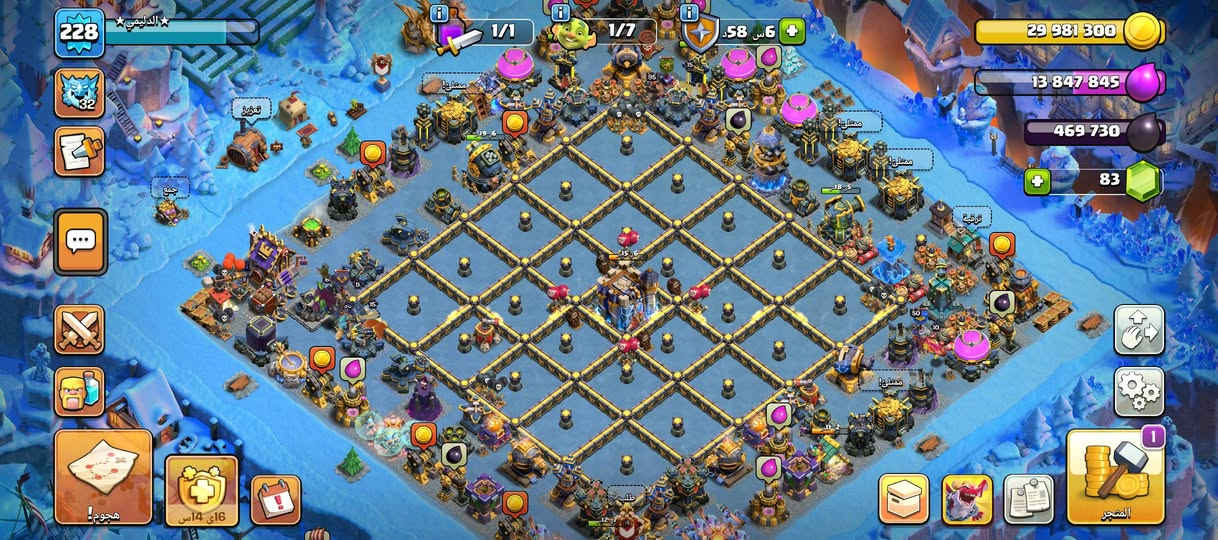Viewport: 1218px width, 540px height.
Task: Tap the red dragon event icon
Action: pyautogui.click(x=967, y=498)
